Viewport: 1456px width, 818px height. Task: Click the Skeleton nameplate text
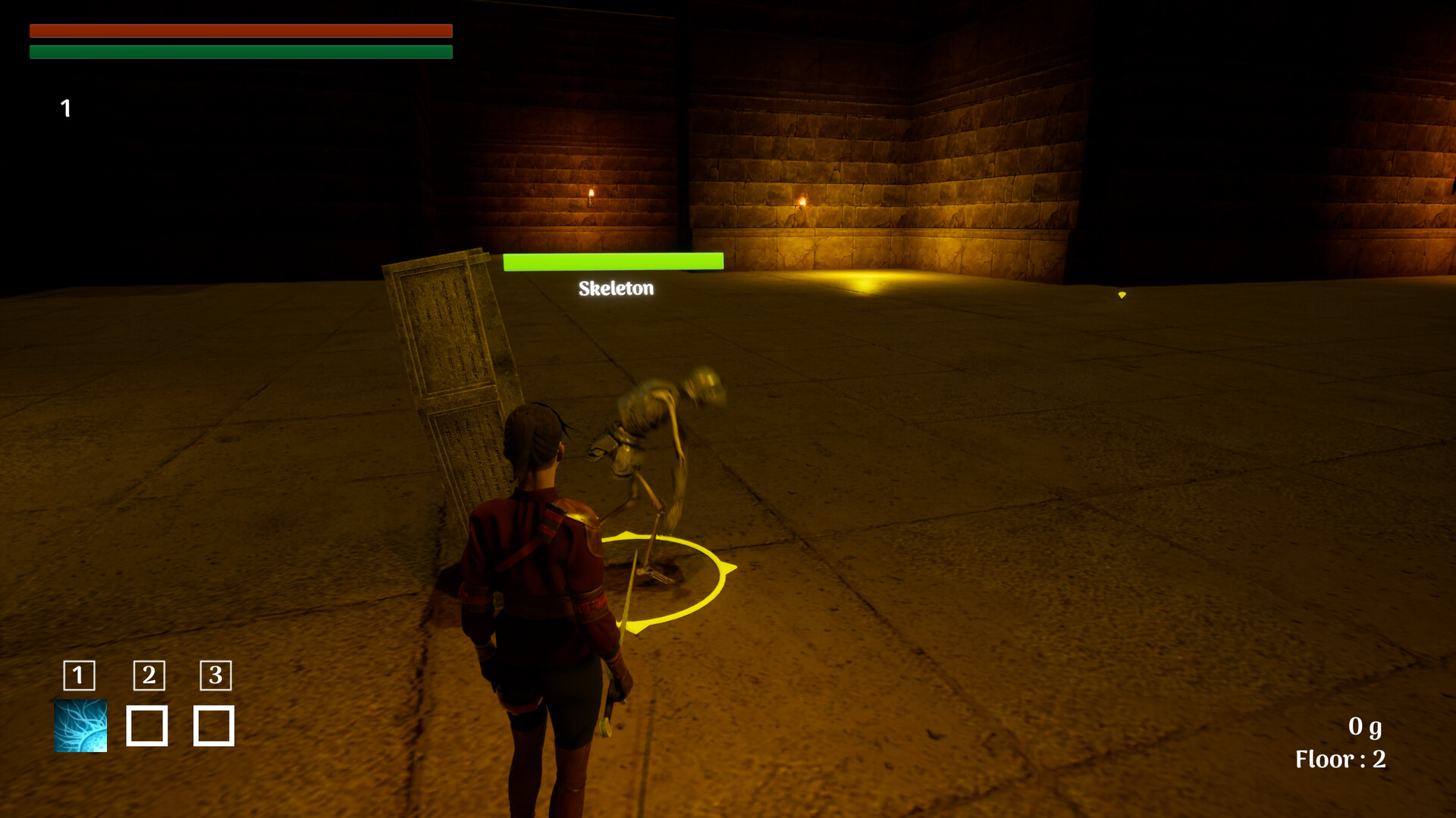click(x=616, y=288)
